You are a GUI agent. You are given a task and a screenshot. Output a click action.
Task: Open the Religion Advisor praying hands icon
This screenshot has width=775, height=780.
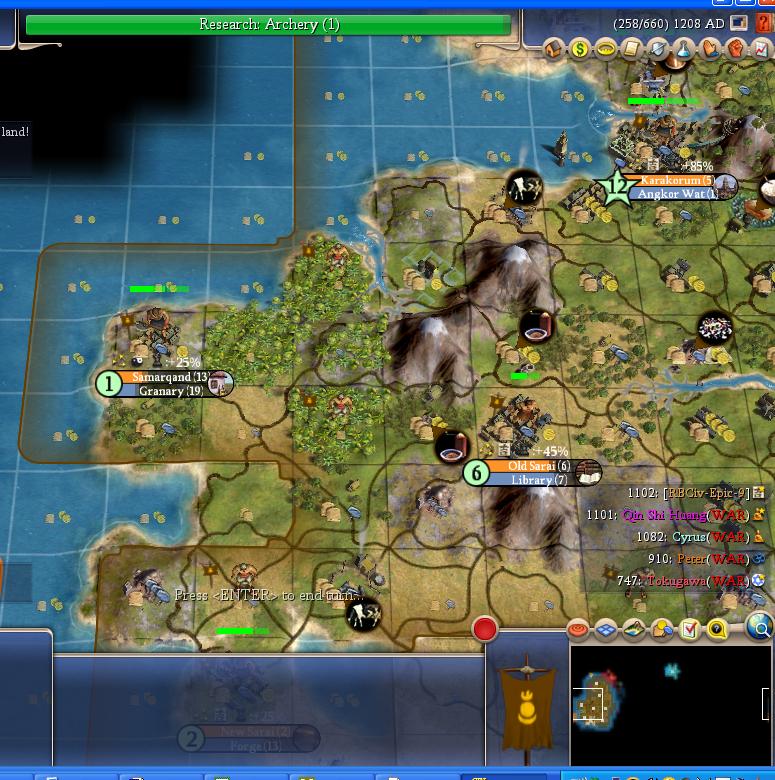click(x=710, y=48)
